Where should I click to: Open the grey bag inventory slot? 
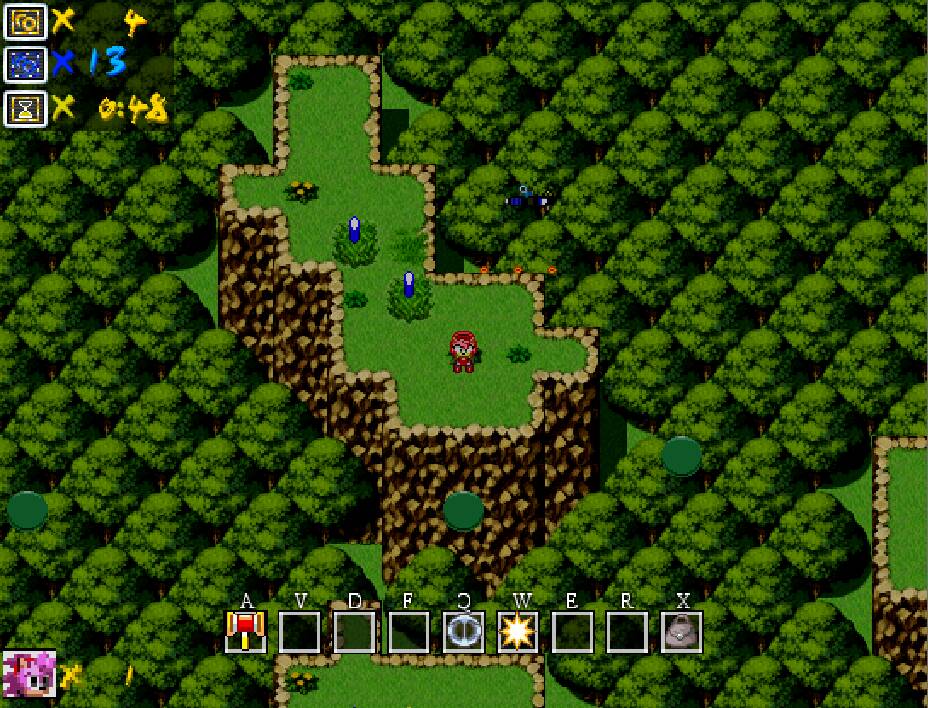681,631
